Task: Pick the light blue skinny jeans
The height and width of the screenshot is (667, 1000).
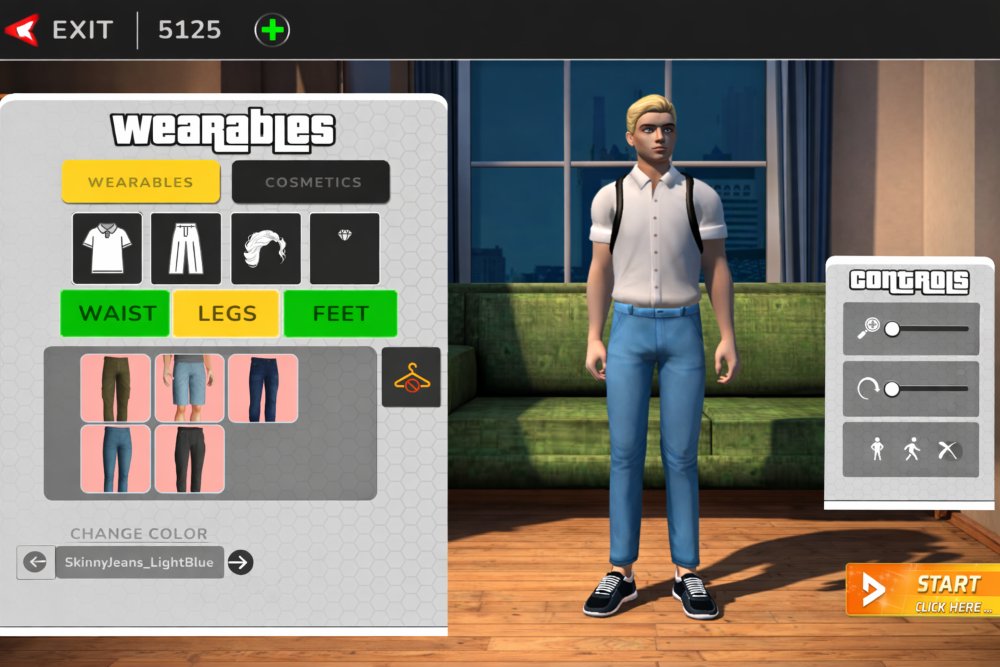Action: click(x=116, y=458)
